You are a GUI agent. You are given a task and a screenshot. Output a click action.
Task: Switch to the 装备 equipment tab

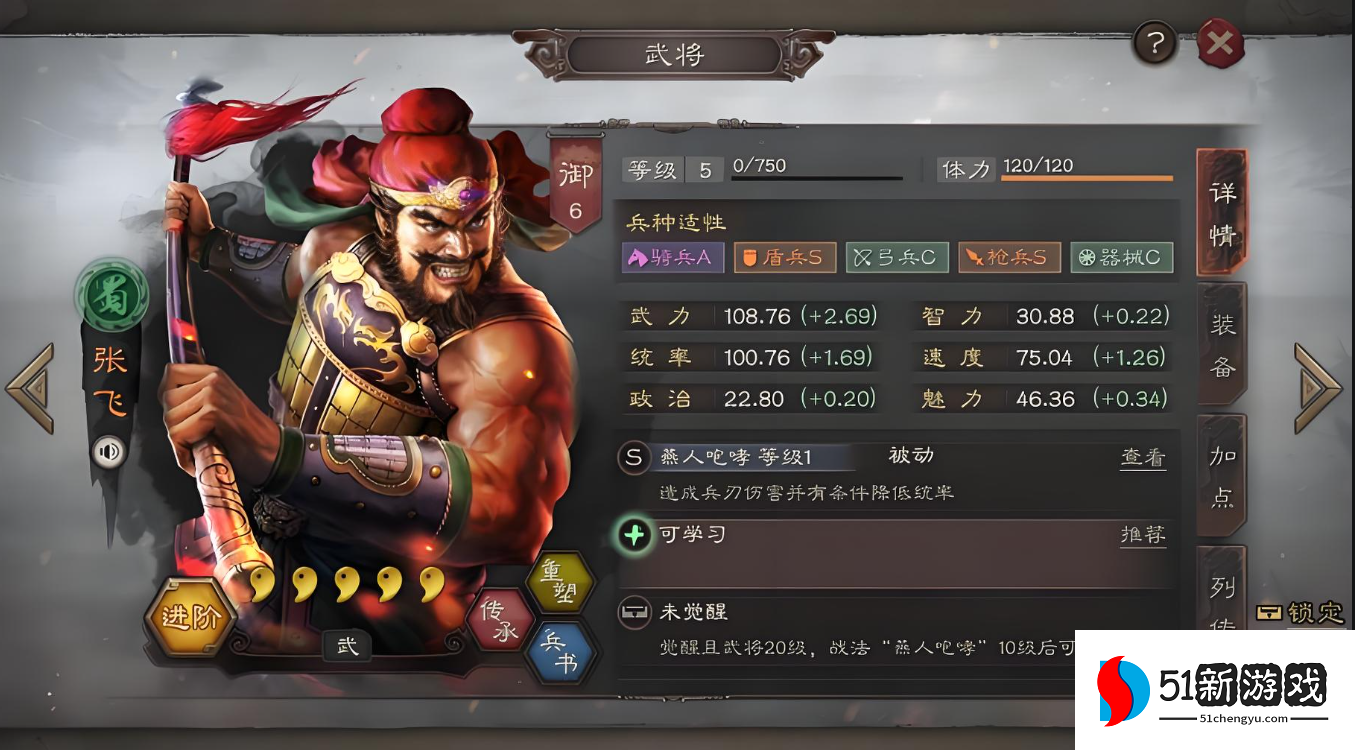[x=1222, y=343]
